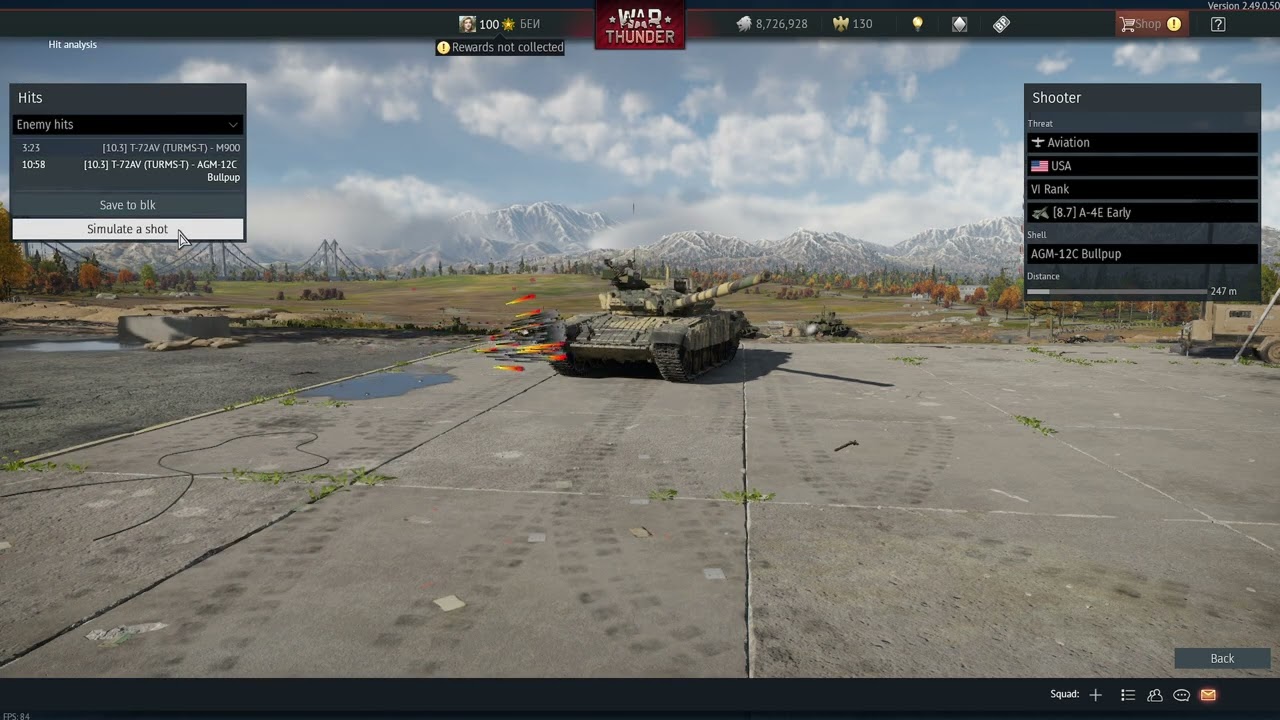The width and height of the screenshot is (1280, 720).
Task: Choose the AGM-12C Bullpup hit at 10:58
Action: [x=130, y=170]
